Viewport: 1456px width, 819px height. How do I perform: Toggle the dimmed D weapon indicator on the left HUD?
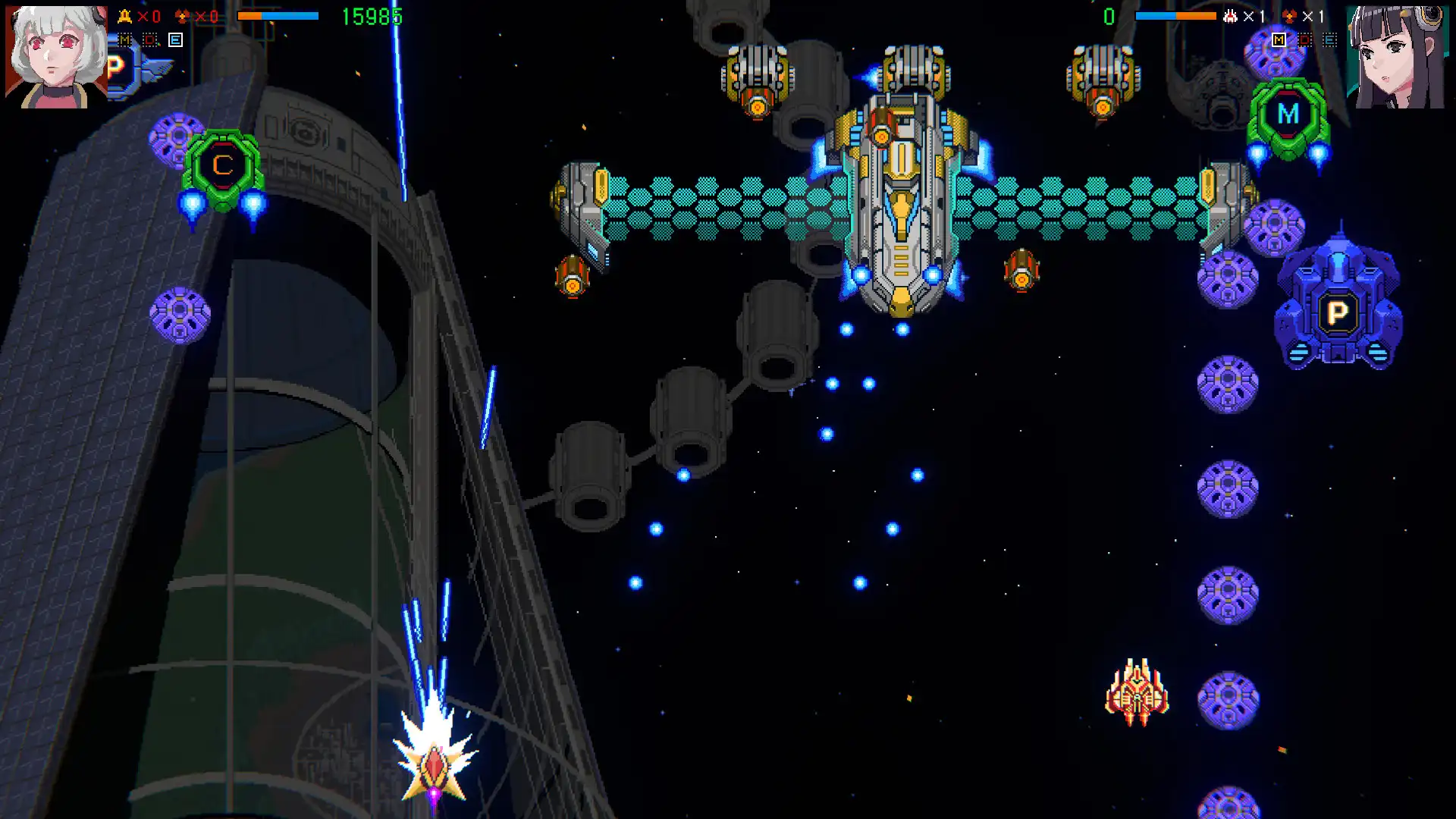[x=149, y=39]
